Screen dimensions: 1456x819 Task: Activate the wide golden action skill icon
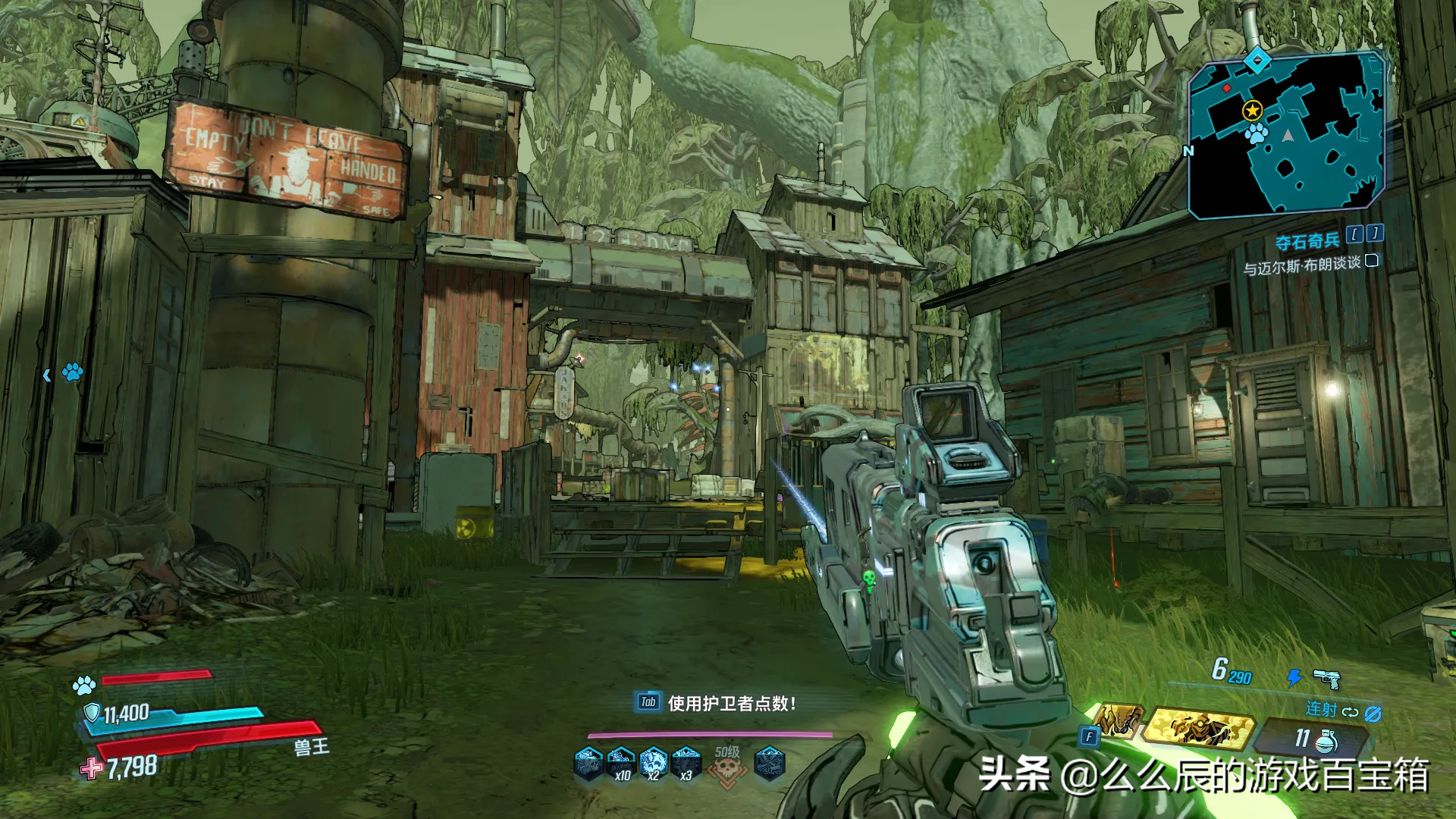(x=1197, y=728)
